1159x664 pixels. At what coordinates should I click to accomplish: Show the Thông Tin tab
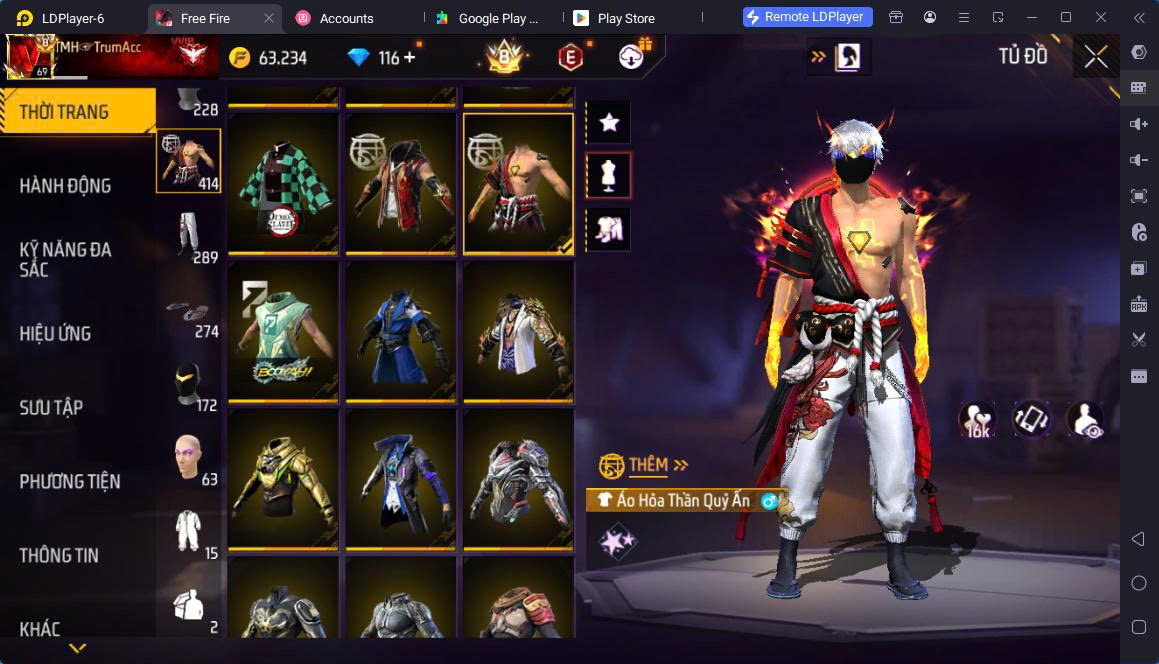coord(59,555)
